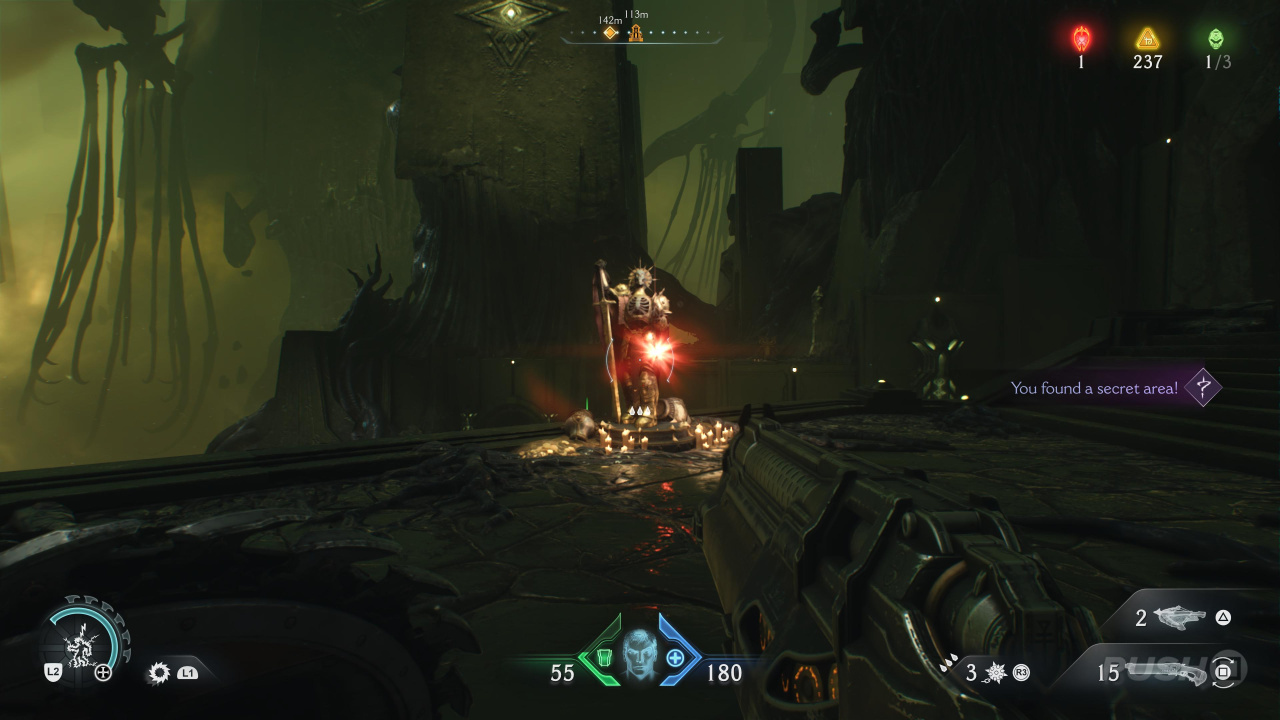Viewport: 1280px width, 720px height.
Task: Select the gold currency triangle icon
Action: [x=1147, y=39]
